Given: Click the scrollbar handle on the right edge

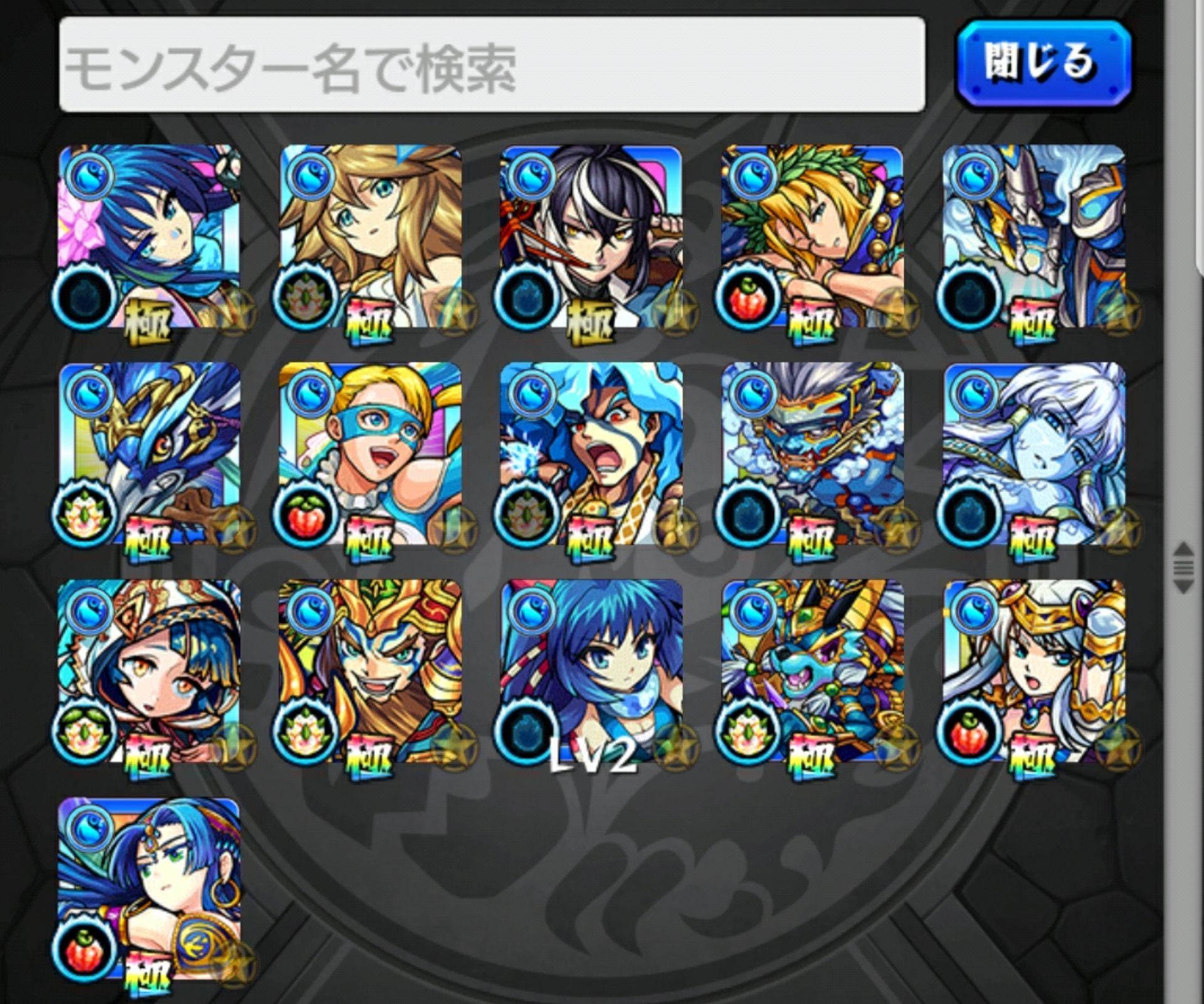Looking at the screenshot, I should (1183, 568).
